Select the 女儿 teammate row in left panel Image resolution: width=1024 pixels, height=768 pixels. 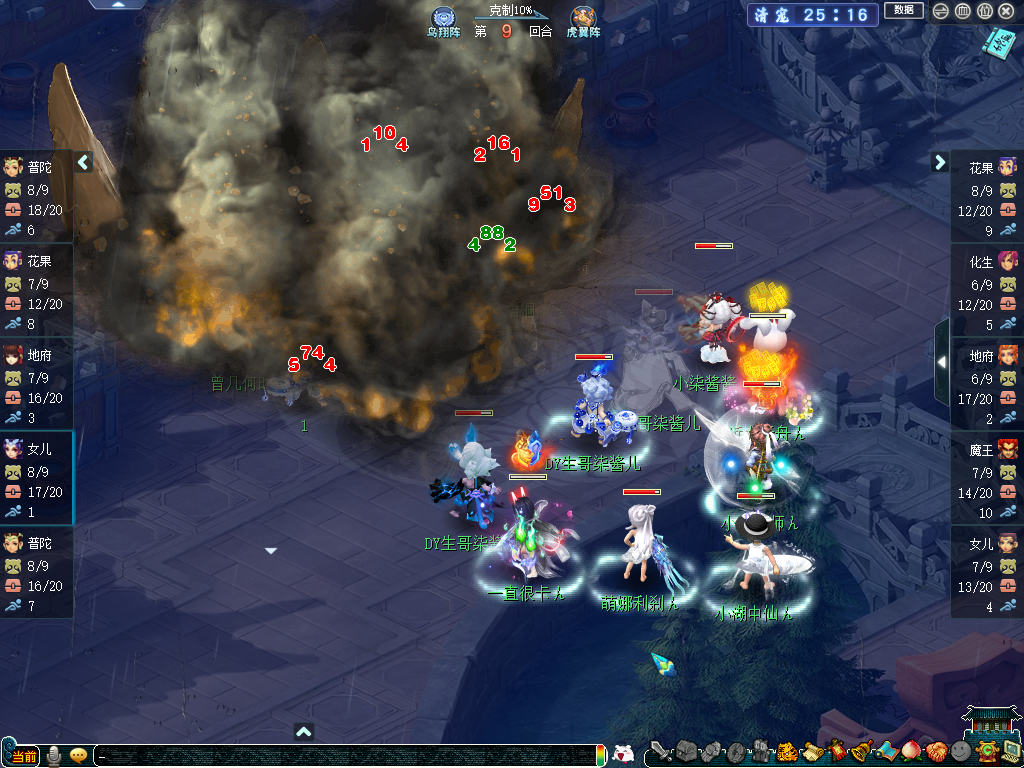tap(36, 479)
